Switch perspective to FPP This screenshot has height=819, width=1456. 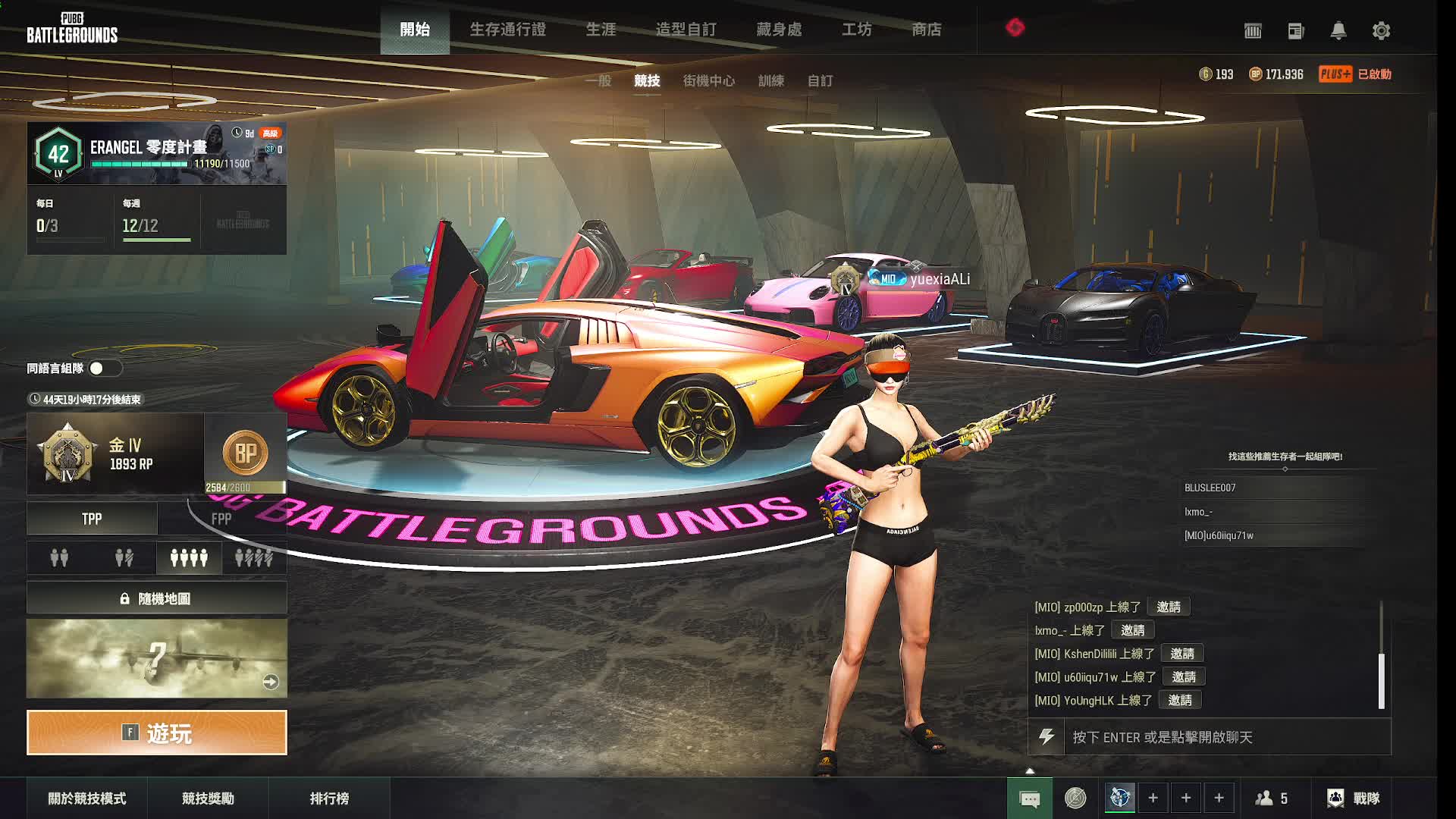pyautogui.click(x=221, y=519)
